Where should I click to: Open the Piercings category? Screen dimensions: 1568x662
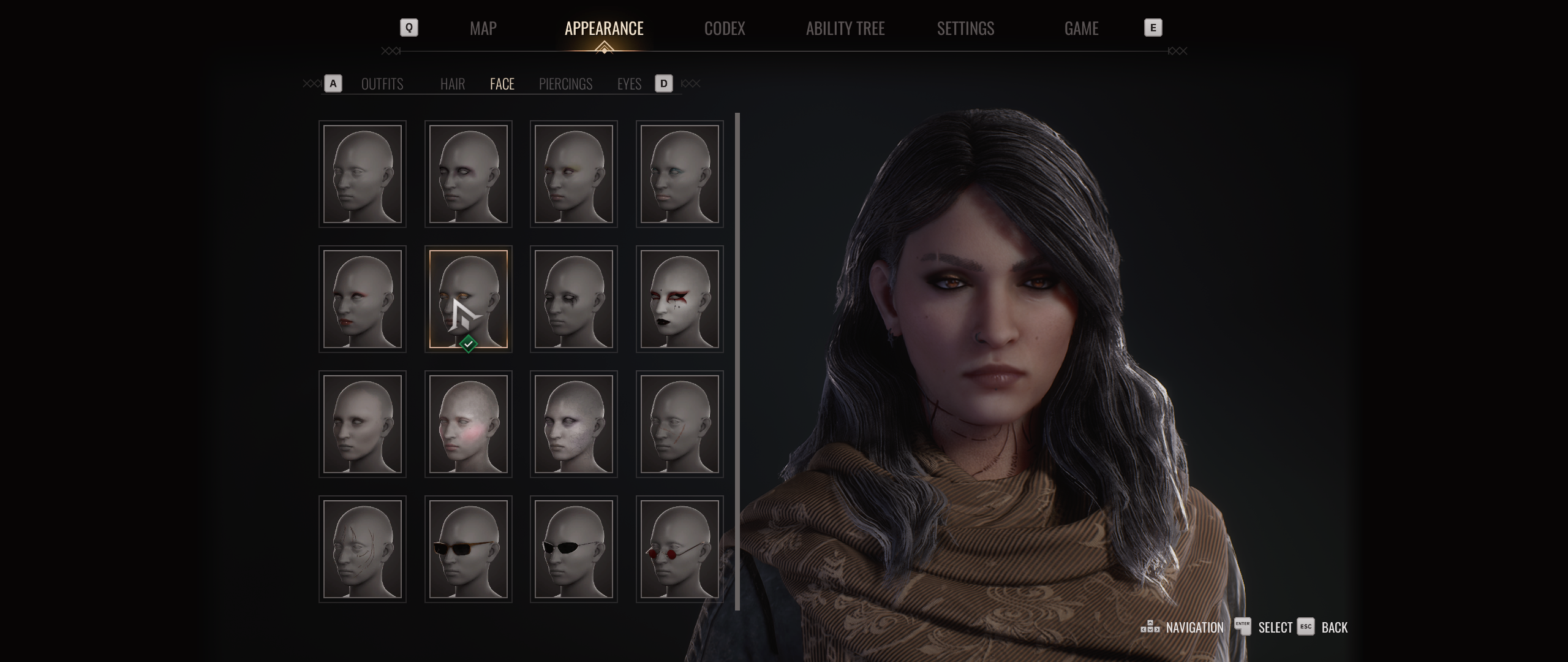pos(565,84)
